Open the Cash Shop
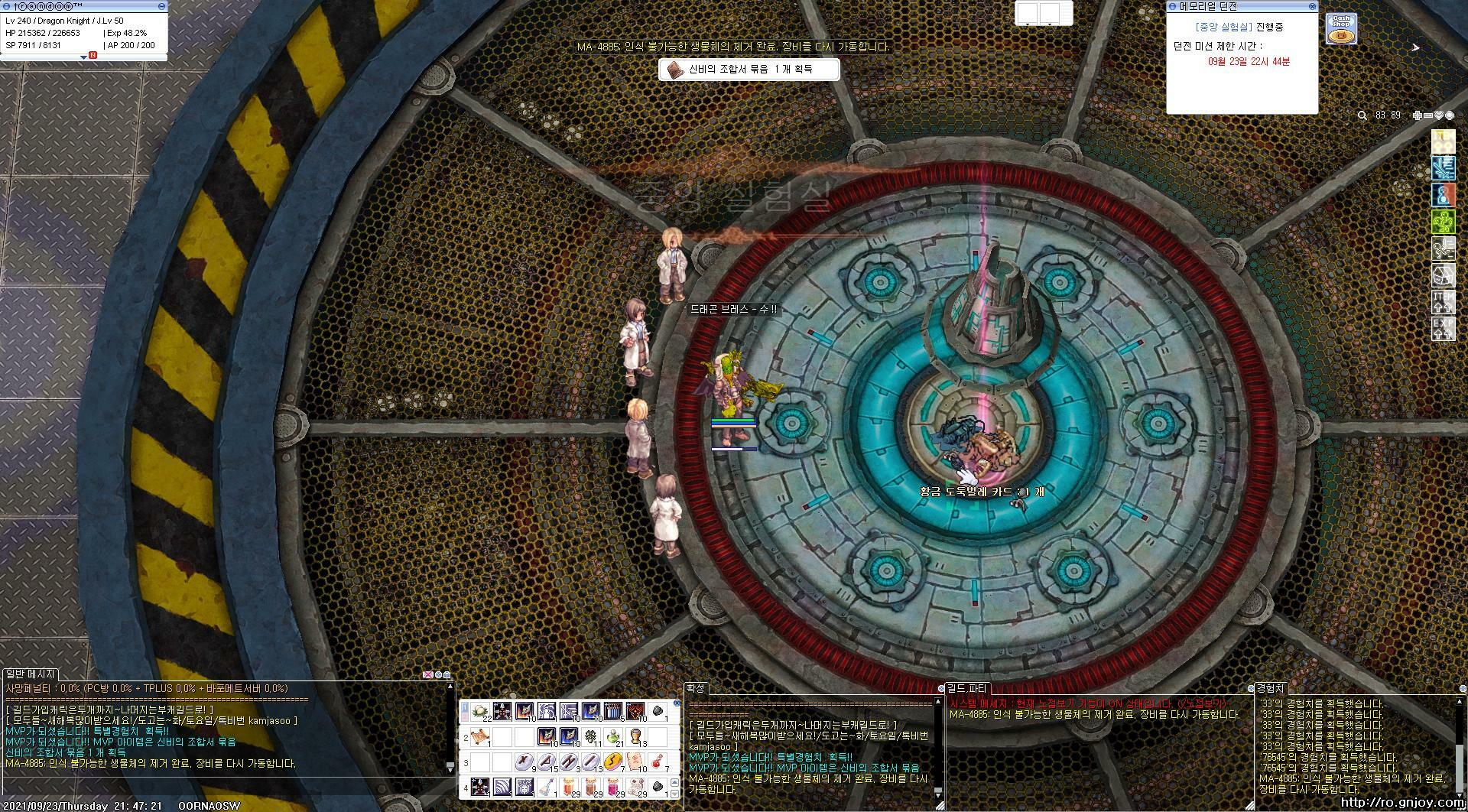The image size is (1468, 812). [1341, 29]
